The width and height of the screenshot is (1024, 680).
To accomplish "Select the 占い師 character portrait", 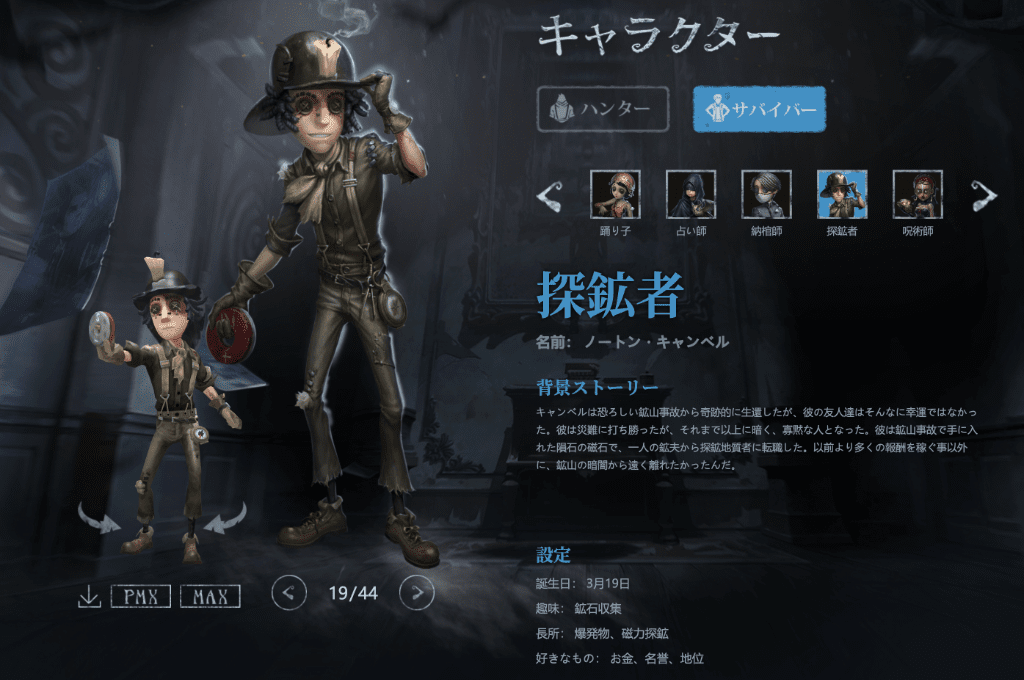I will [691, 195].
